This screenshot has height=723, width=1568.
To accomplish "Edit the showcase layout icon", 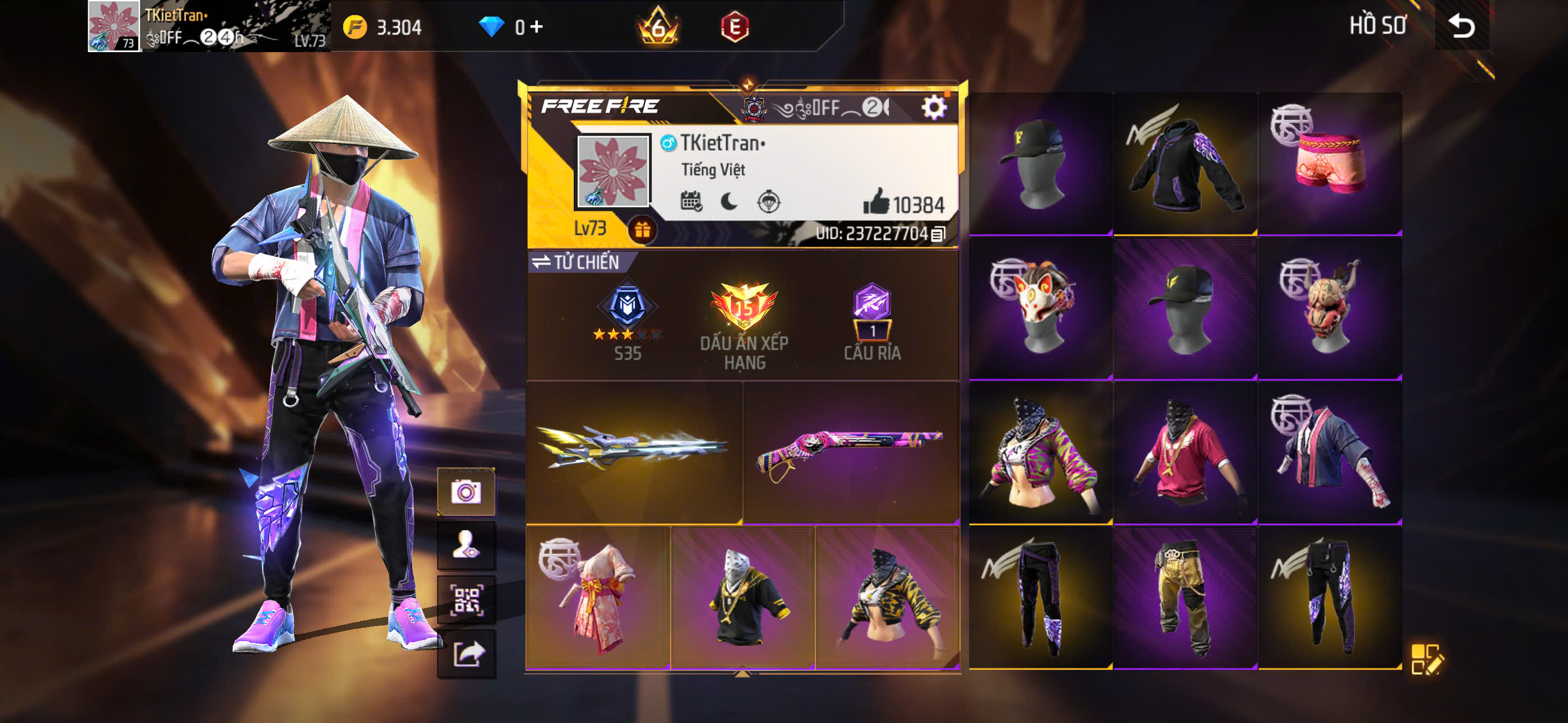I will (x=1426, y=659).
